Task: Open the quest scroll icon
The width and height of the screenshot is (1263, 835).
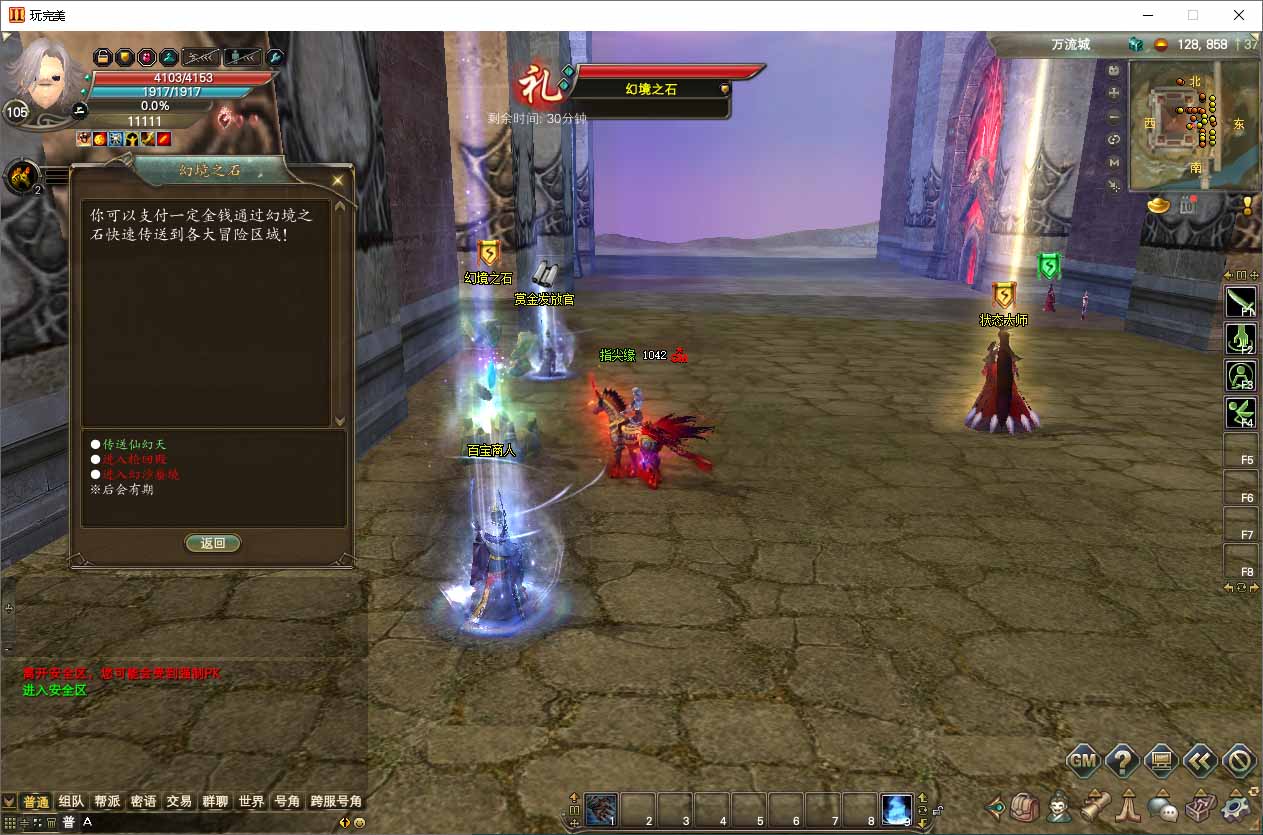Action: tap(1095, 806)
